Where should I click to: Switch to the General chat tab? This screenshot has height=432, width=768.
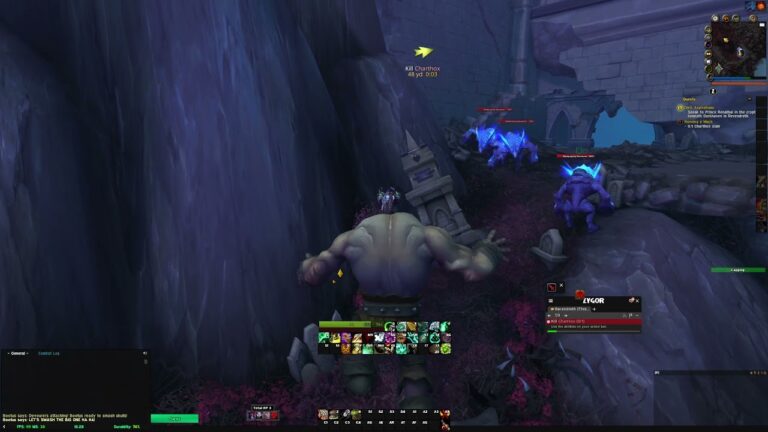tap(18, 353)
